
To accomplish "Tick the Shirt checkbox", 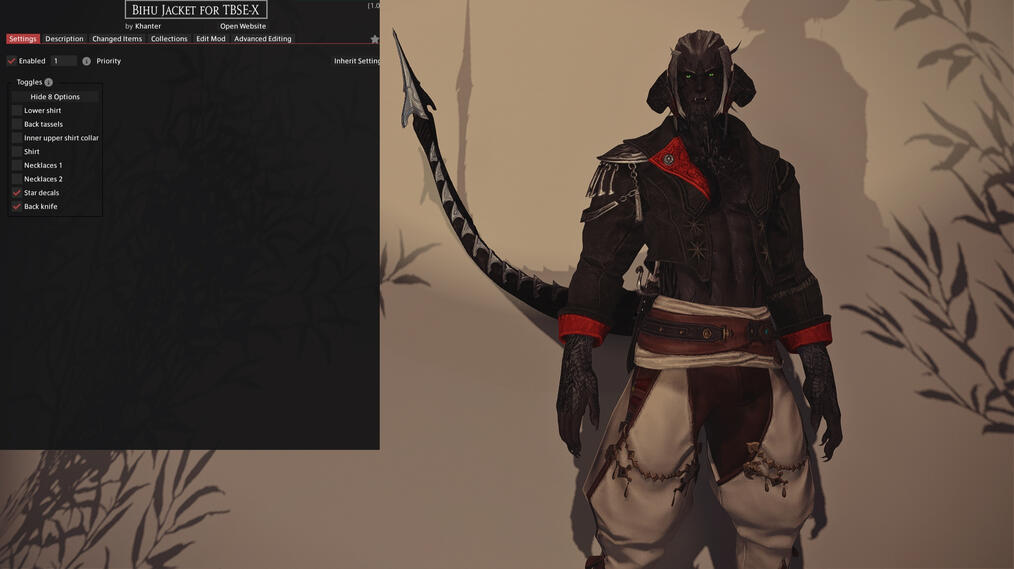I will click(17, 152).
